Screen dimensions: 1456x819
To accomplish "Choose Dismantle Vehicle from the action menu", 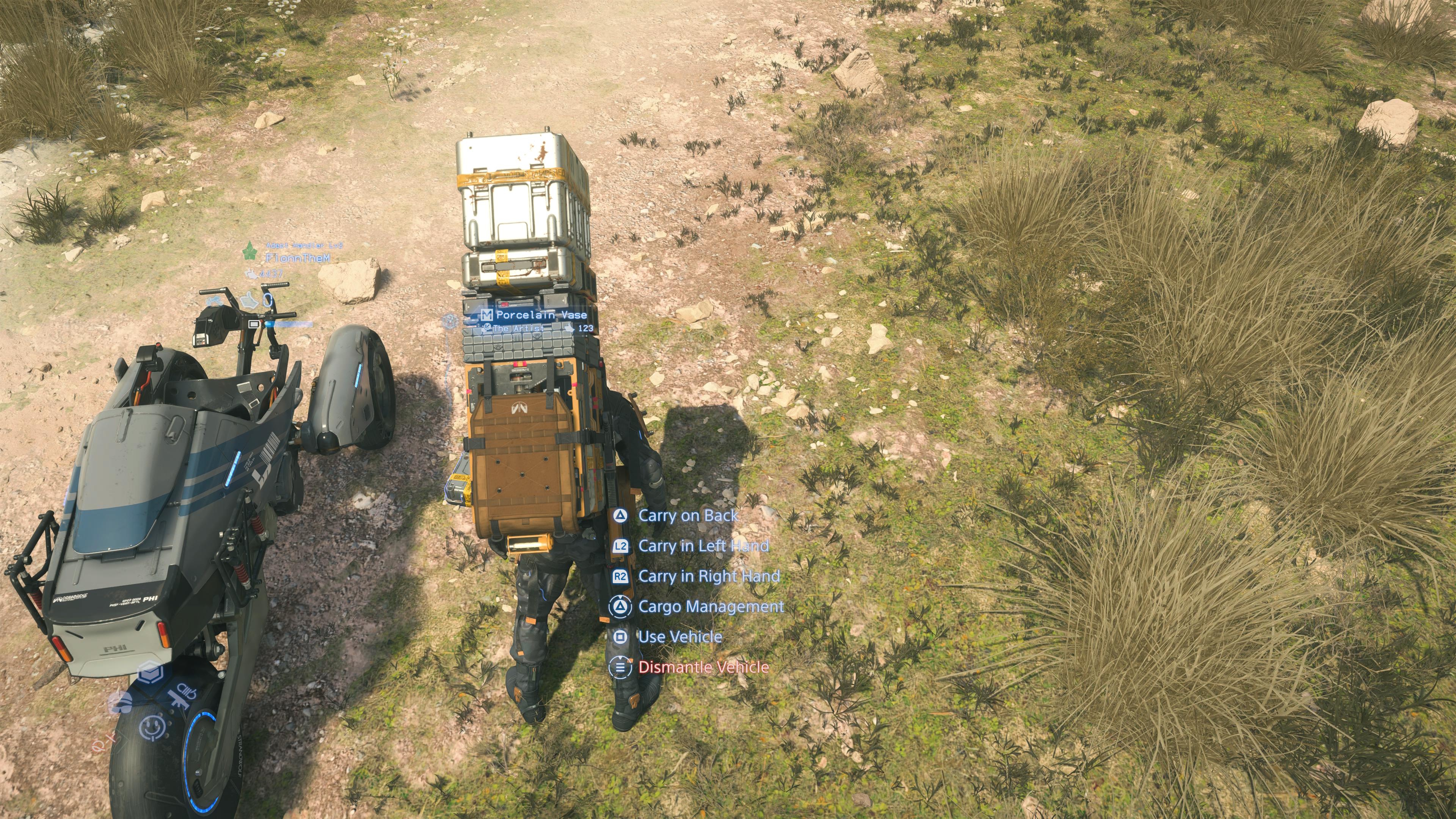I will point(705,667).
